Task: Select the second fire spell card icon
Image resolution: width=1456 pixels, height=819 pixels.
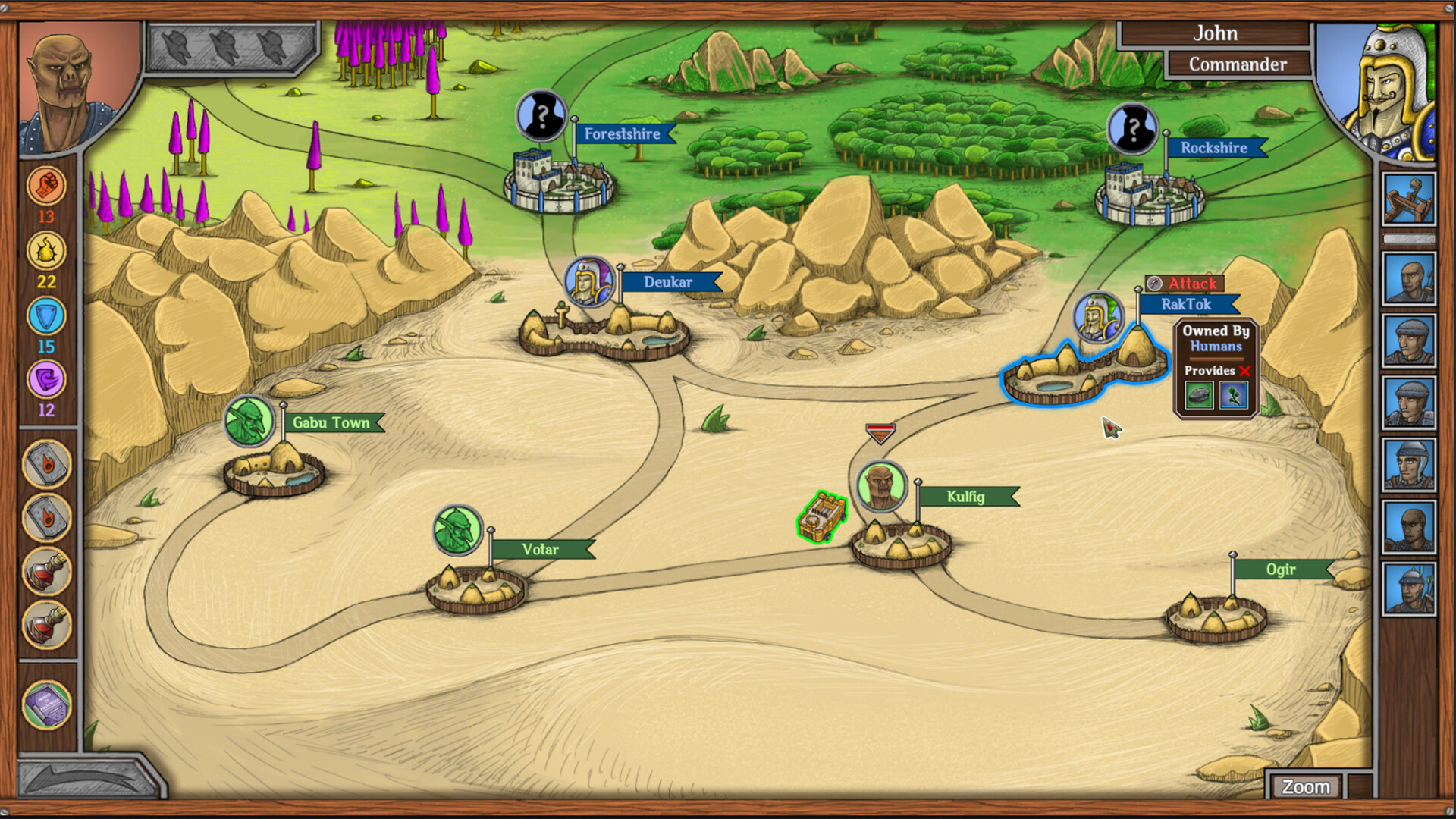Action: 48,518
